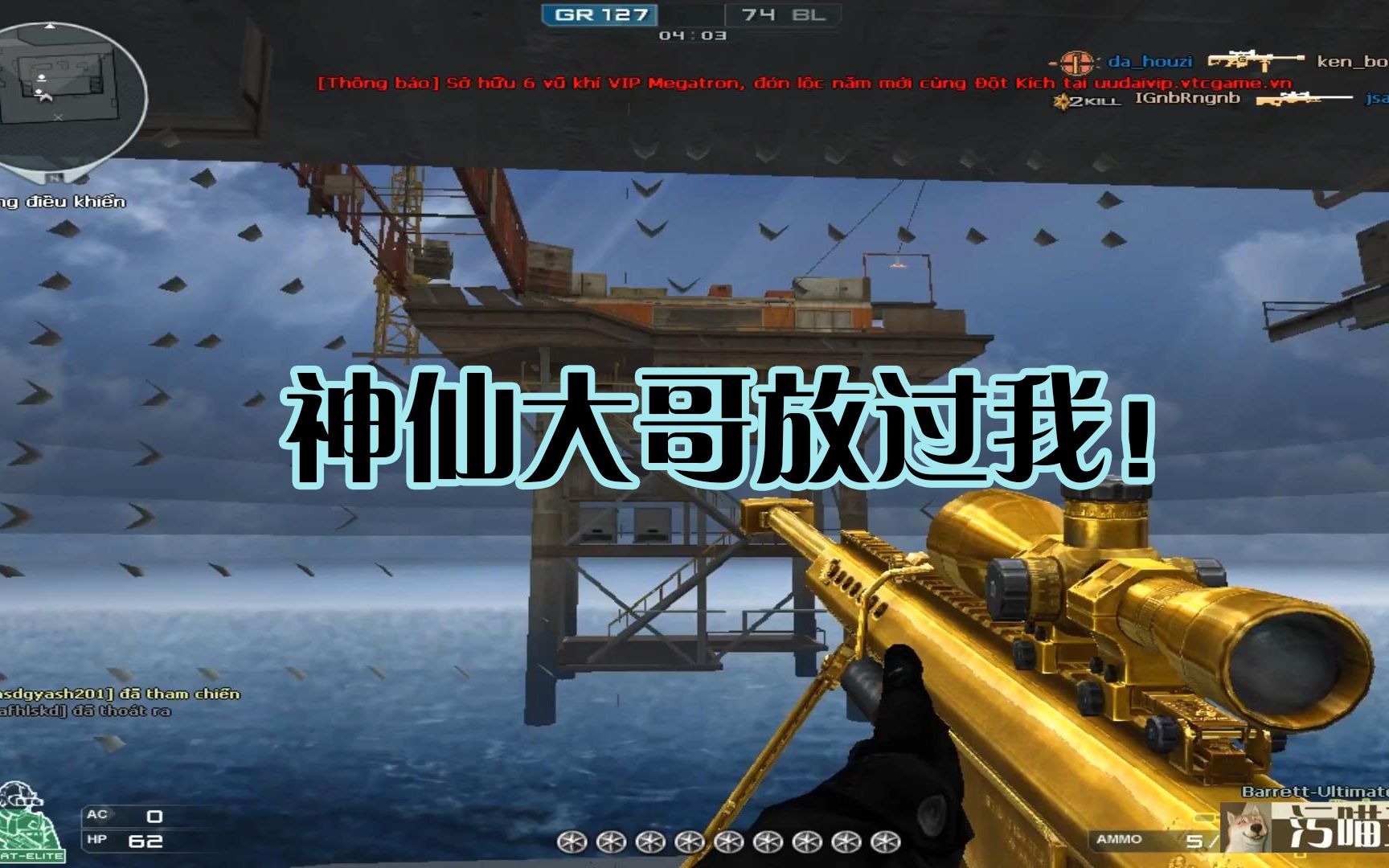This screenshot has width=1389, height=868.
Task: Click the leftmost star indicator below the crosshair
Action: pos(571,841)
